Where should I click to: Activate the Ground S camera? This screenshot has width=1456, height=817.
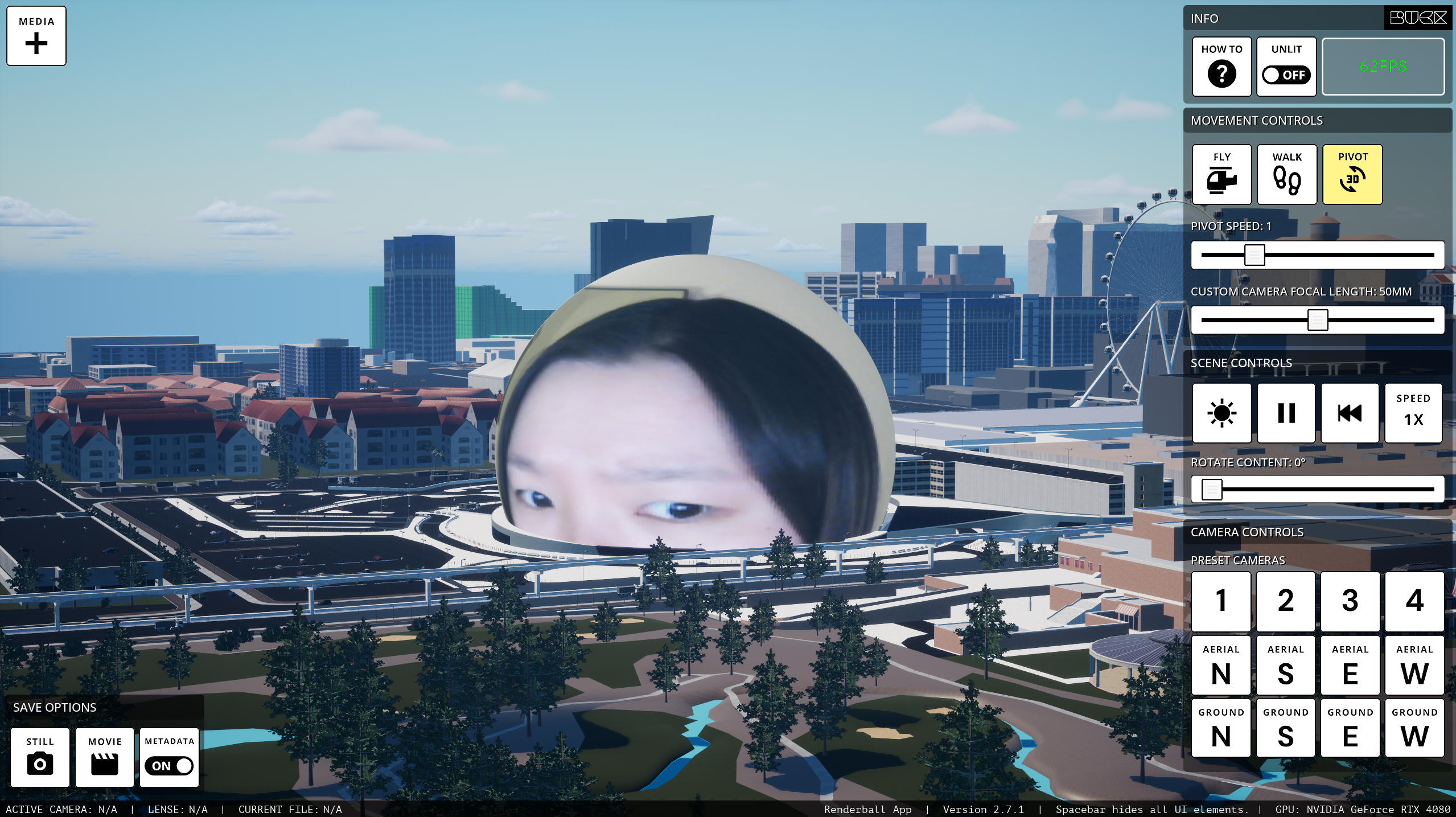click(x=1285, y=728)
